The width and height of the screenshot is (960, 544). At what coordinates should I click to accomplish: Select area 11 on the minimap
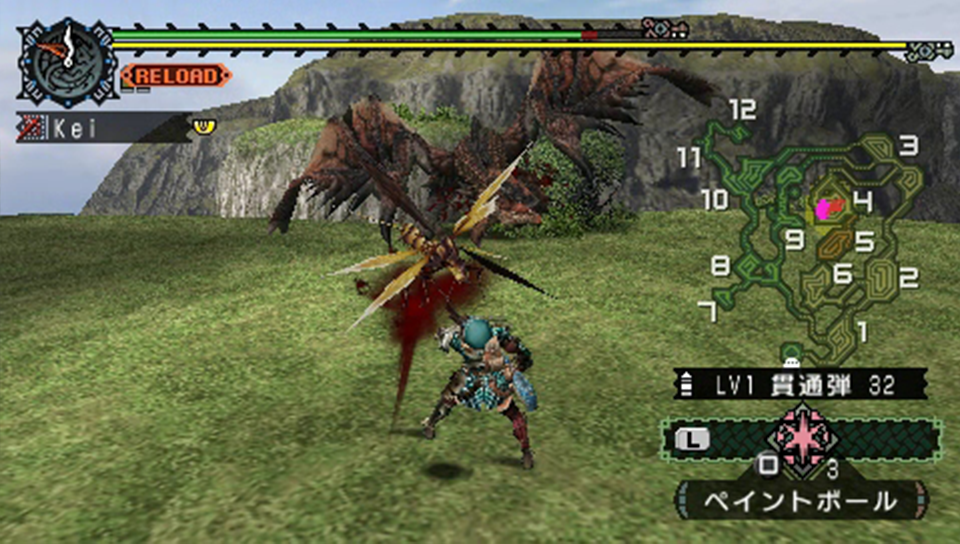(x=689, y=158)
